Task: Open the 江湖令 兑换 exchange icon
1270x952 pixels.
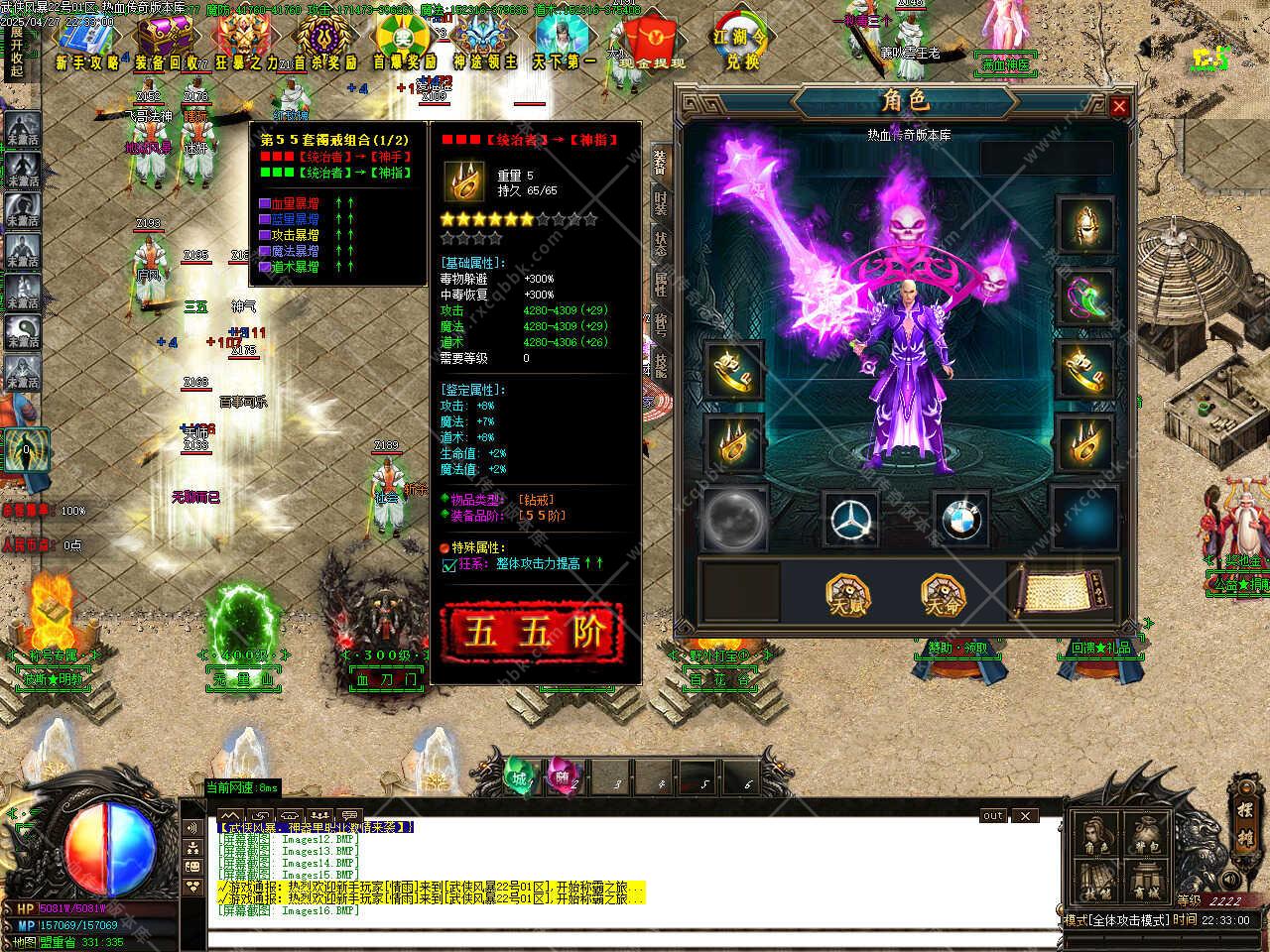Action: (740, 44)
